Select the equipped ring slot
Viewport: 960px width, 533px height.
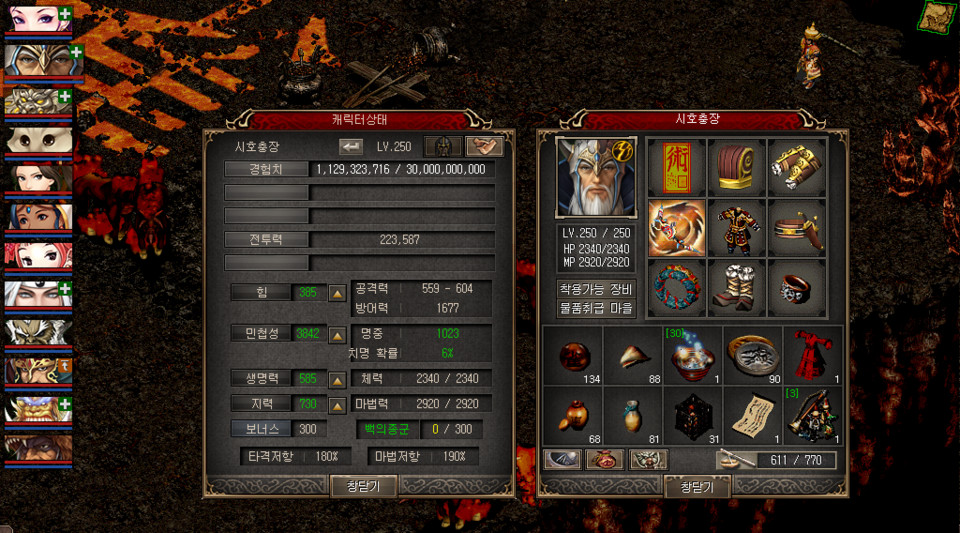pos(797,288)
